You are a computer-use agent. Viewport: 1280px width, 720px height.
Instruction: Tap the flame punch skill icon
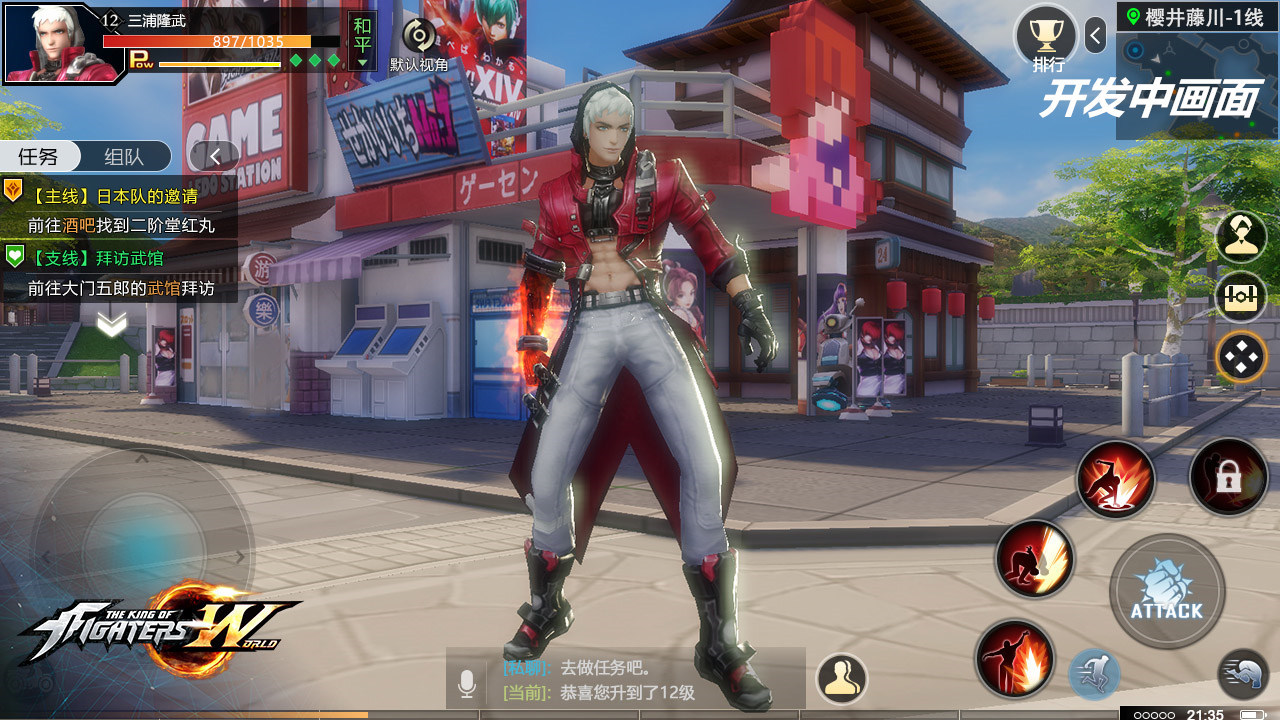click(1013, 655)
